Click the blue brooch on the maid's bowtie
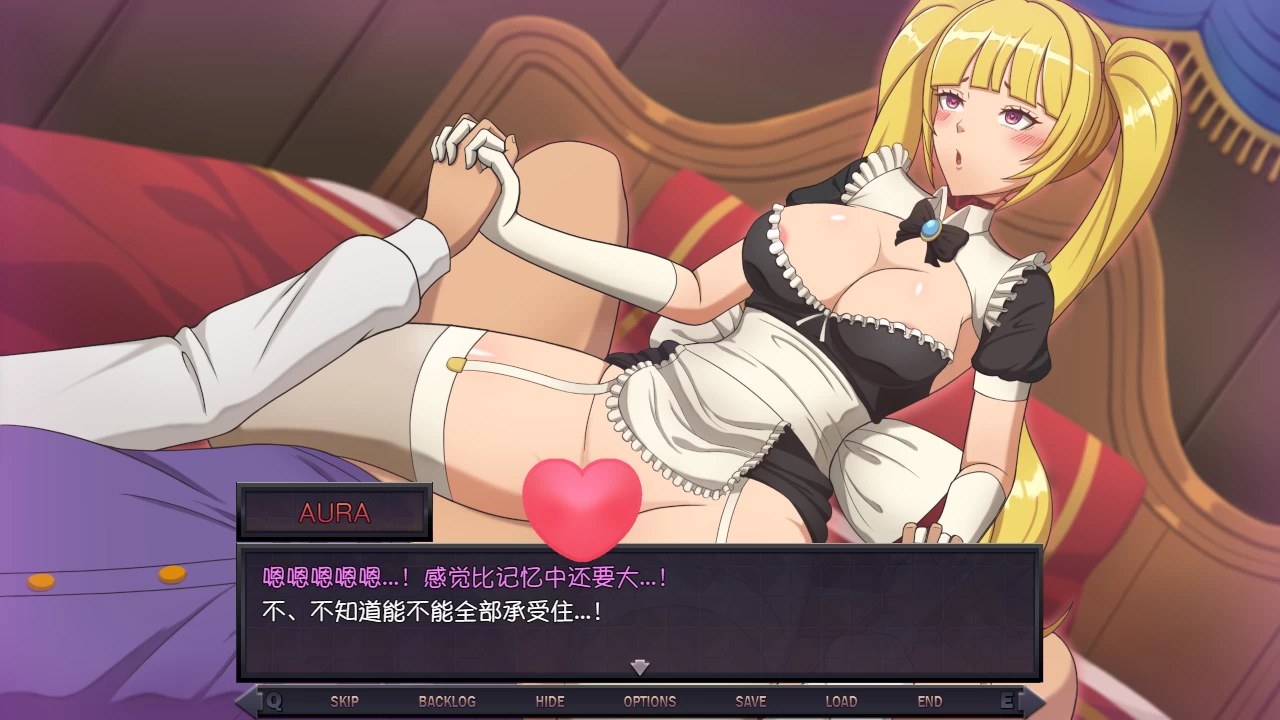 (930, 228)
